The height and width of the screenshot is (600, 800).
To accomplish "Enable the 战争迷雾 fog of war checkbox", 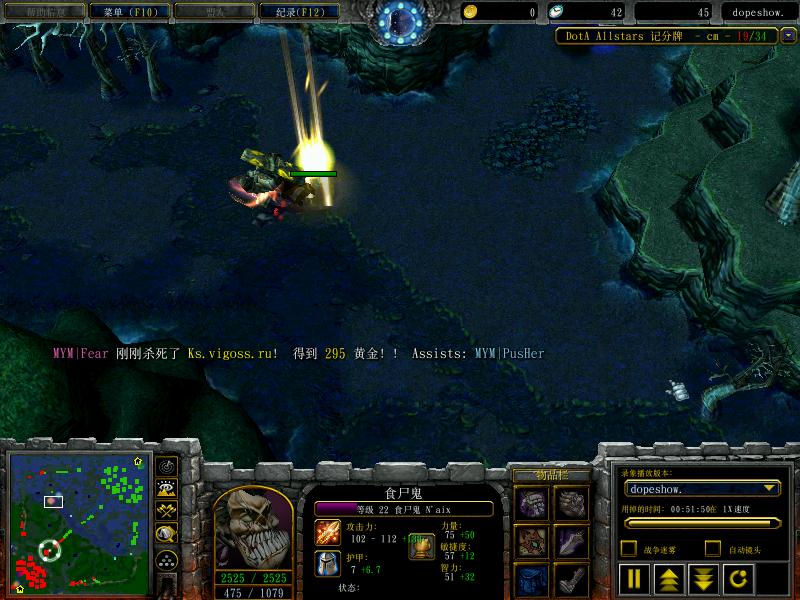I will tap(629, 548).
